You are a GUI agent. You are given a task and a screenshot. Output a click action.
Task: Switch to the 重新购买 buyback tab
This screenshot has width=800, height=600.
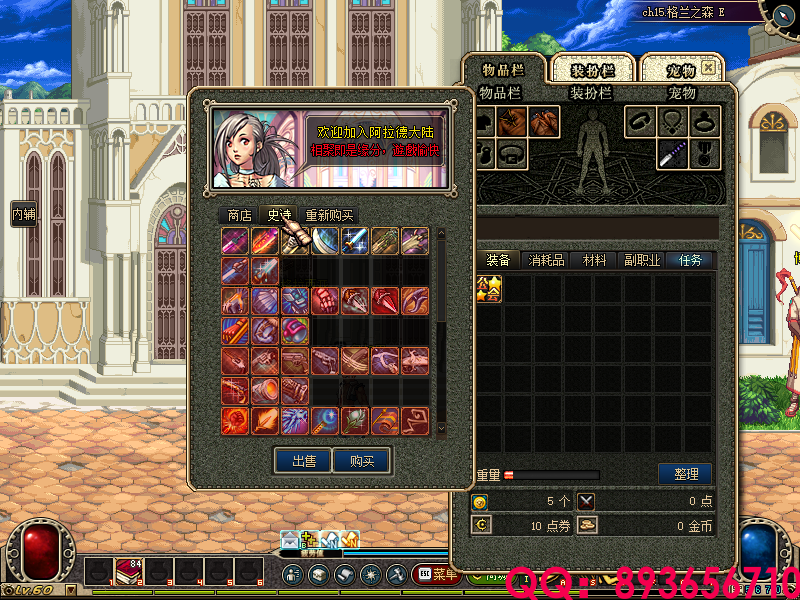click(x=329, y=215)
